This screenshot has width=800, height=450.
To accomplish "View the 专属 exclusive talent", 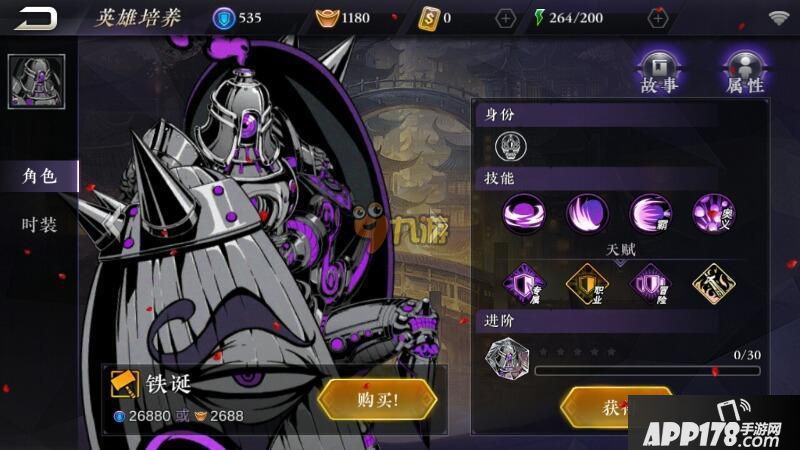I will click(x=524, y=283).
